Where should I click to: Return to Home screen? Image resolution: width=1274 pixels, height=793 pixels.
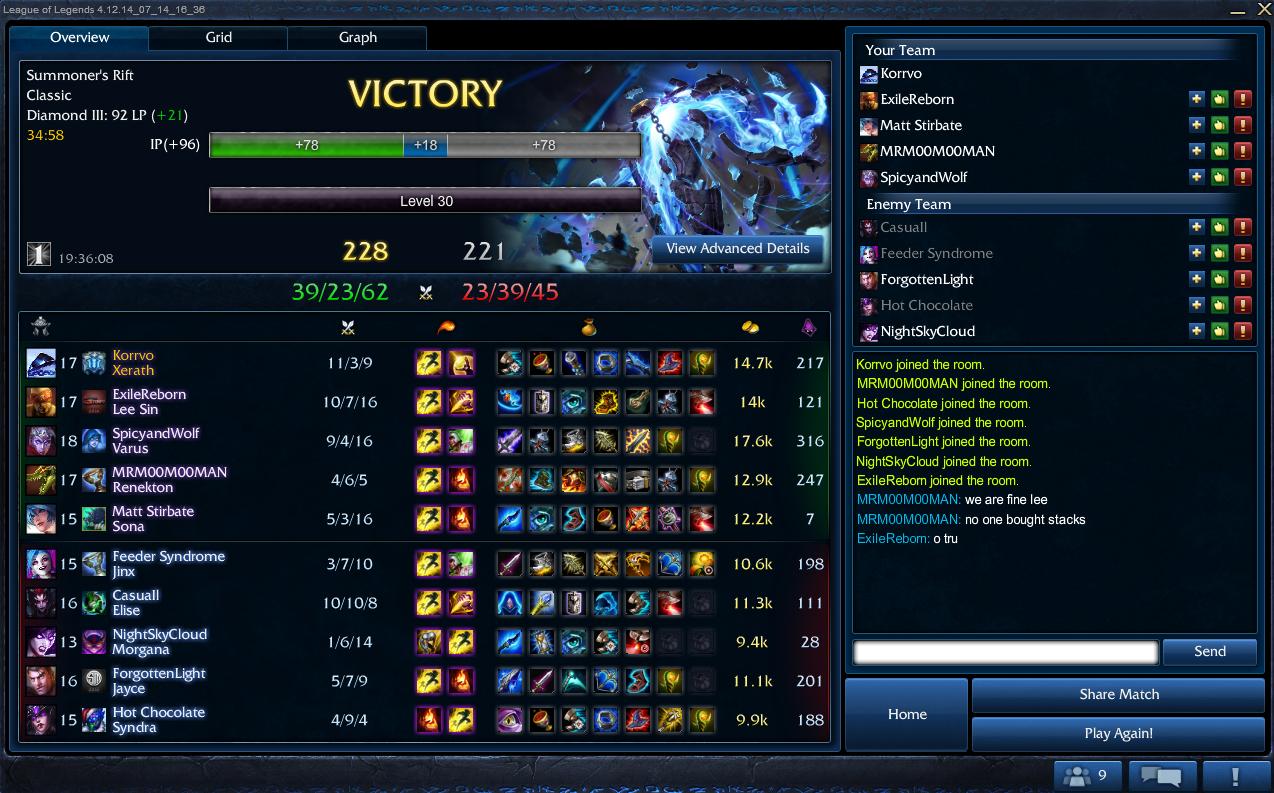click(x=907, y=714)
